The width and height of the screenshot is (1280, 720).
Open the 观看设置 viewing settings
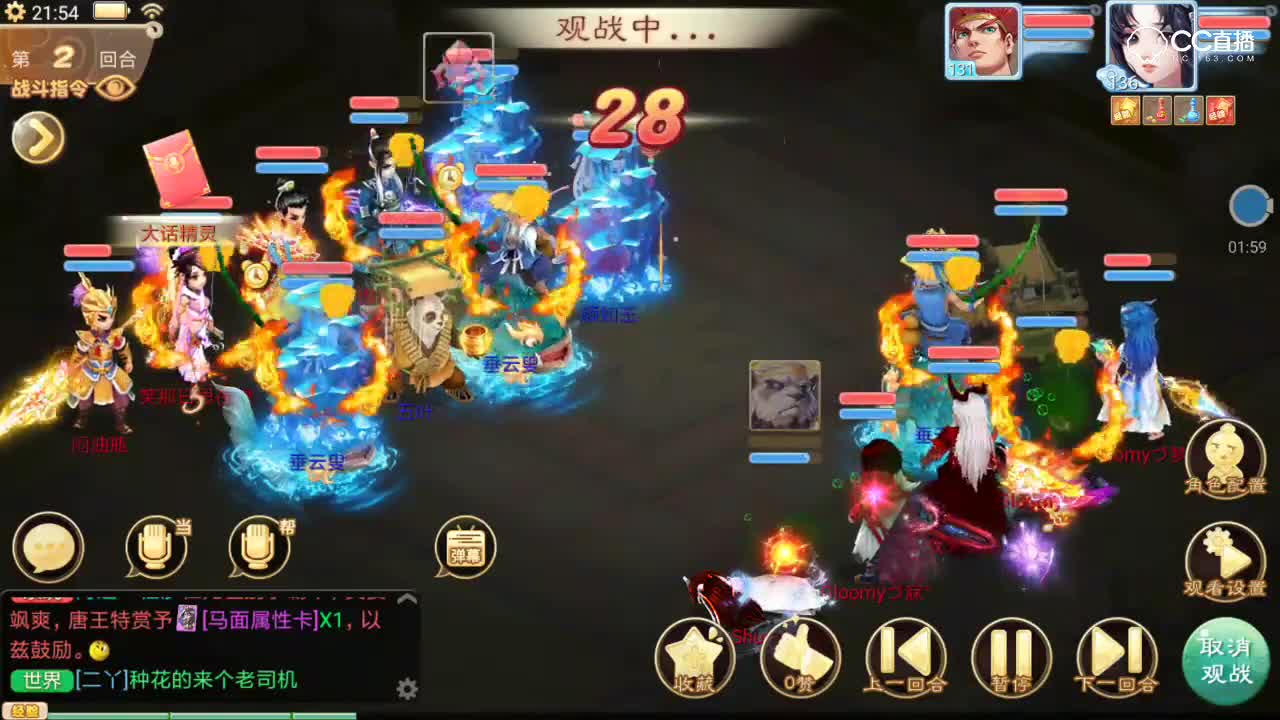tap(1226, 560)
